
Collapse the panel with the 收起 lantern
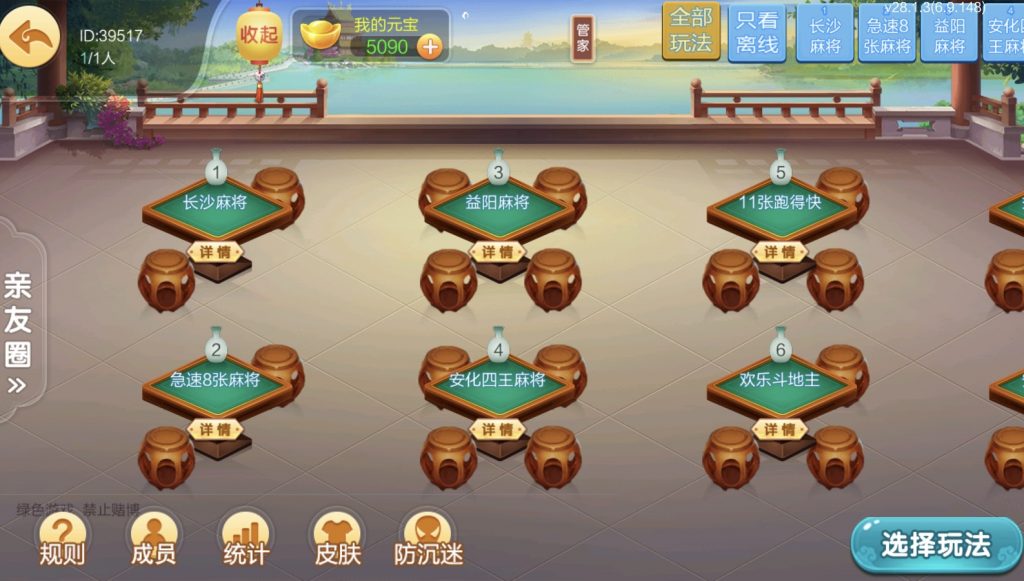258,36
